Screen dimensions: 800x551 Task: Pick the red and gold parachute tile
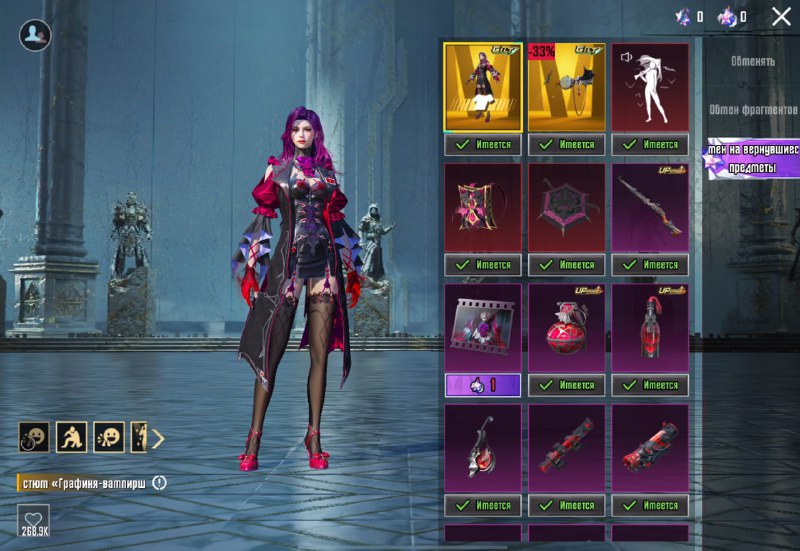point(482,208)
